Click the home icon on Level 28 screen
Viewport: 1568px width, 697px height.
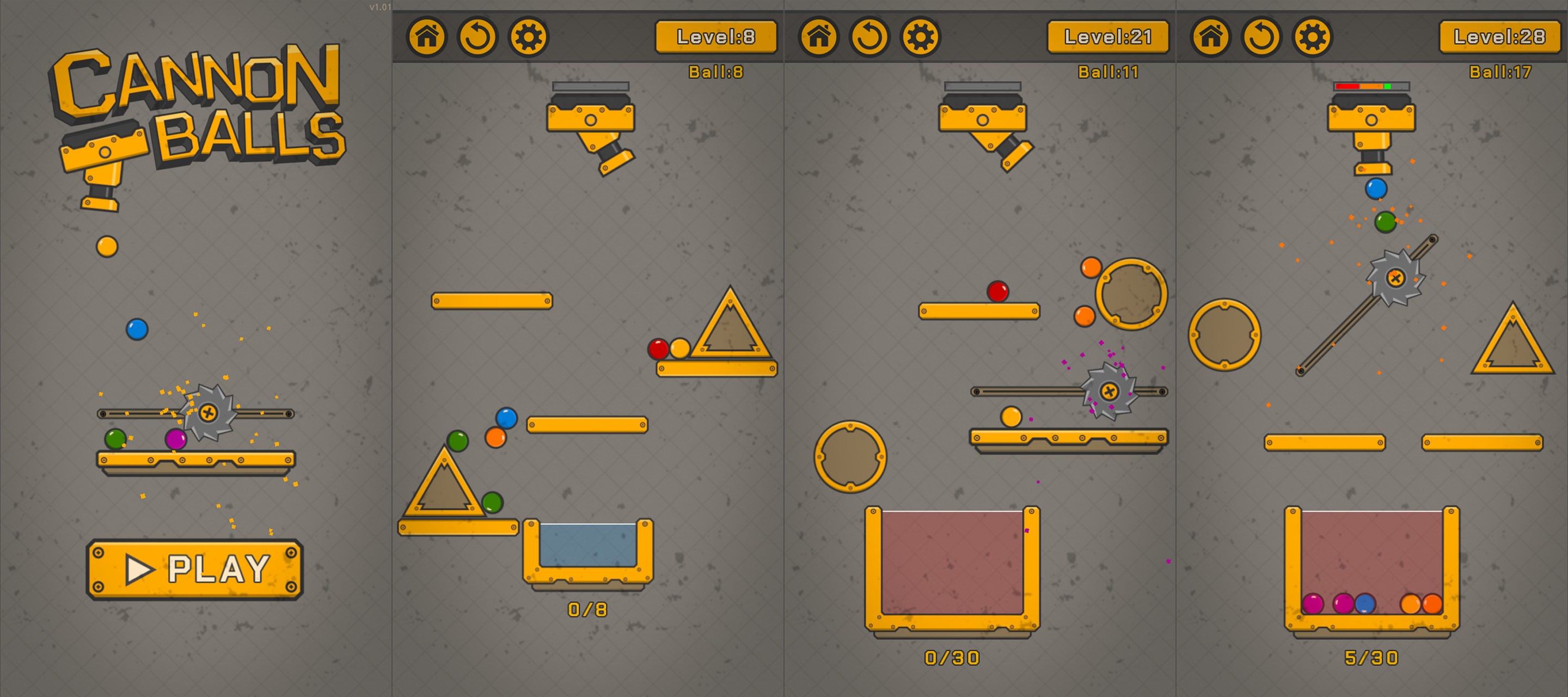(1212, 36)
